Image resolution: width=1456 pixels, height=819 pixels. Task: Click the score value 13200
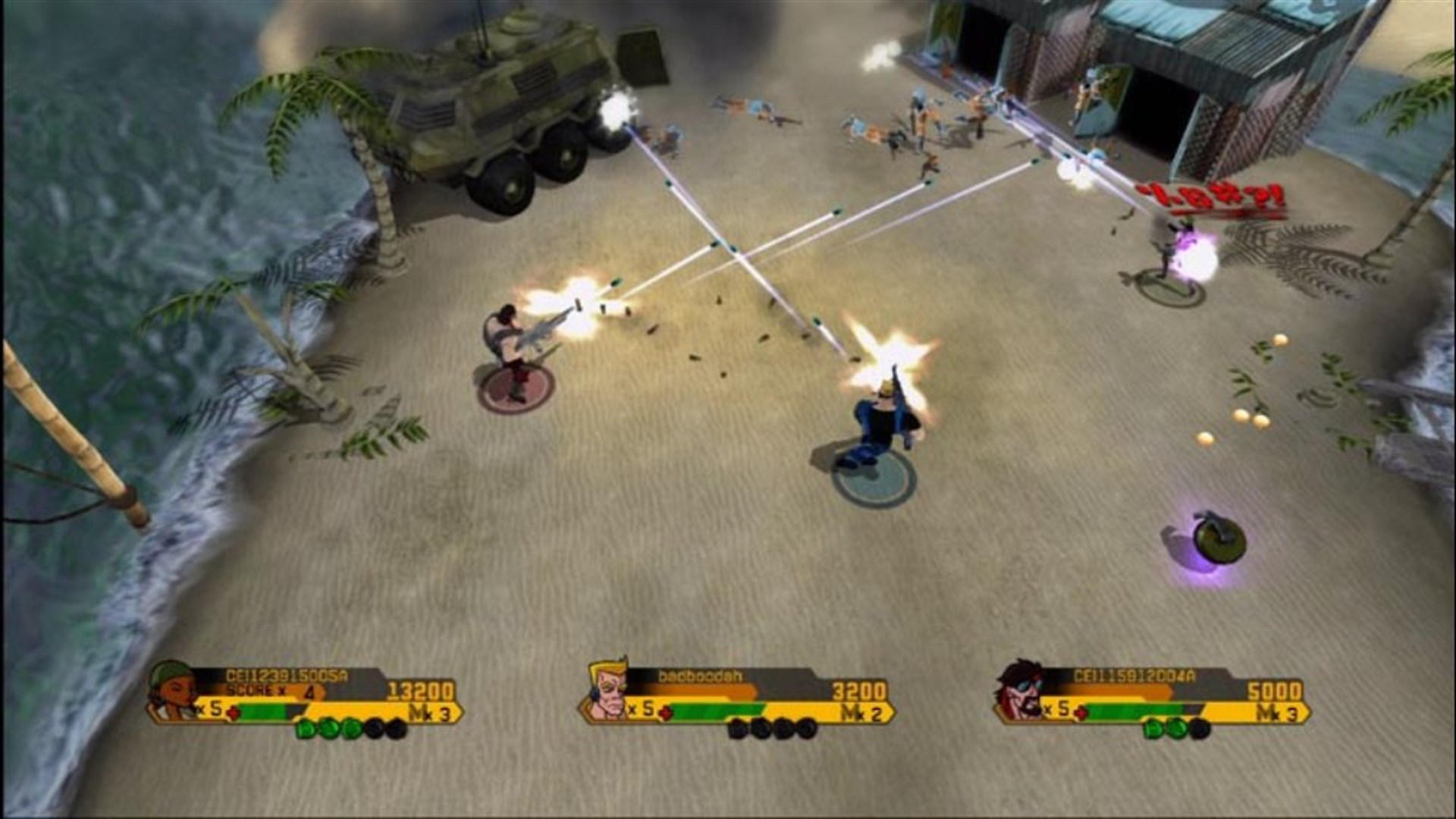pyautogui.click(x=419, y=690)
